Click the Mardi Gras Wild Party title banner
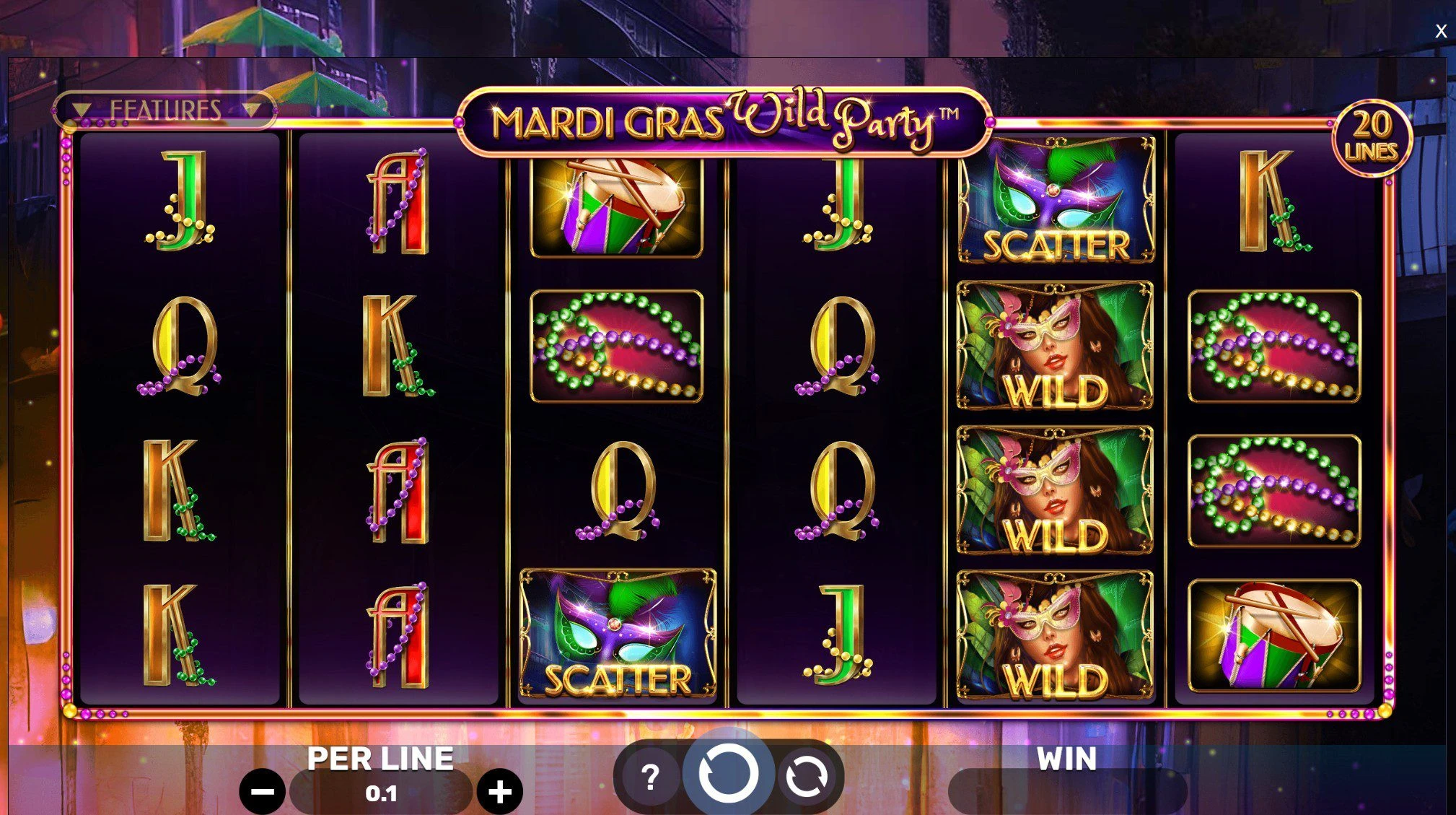This screenshot has width=1456, height=815. 725,119
